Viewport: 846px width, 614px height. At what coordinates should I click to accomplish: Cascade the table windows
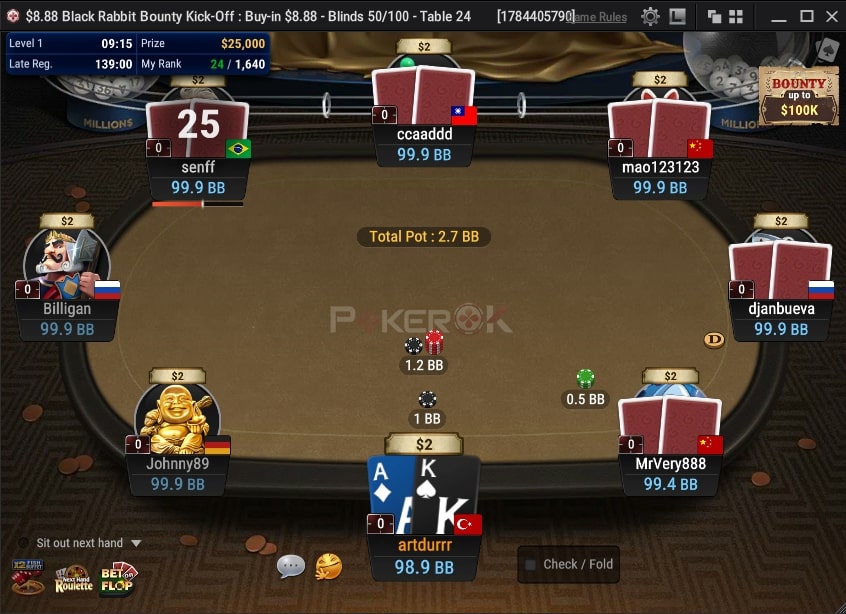(x=714, y=16)
